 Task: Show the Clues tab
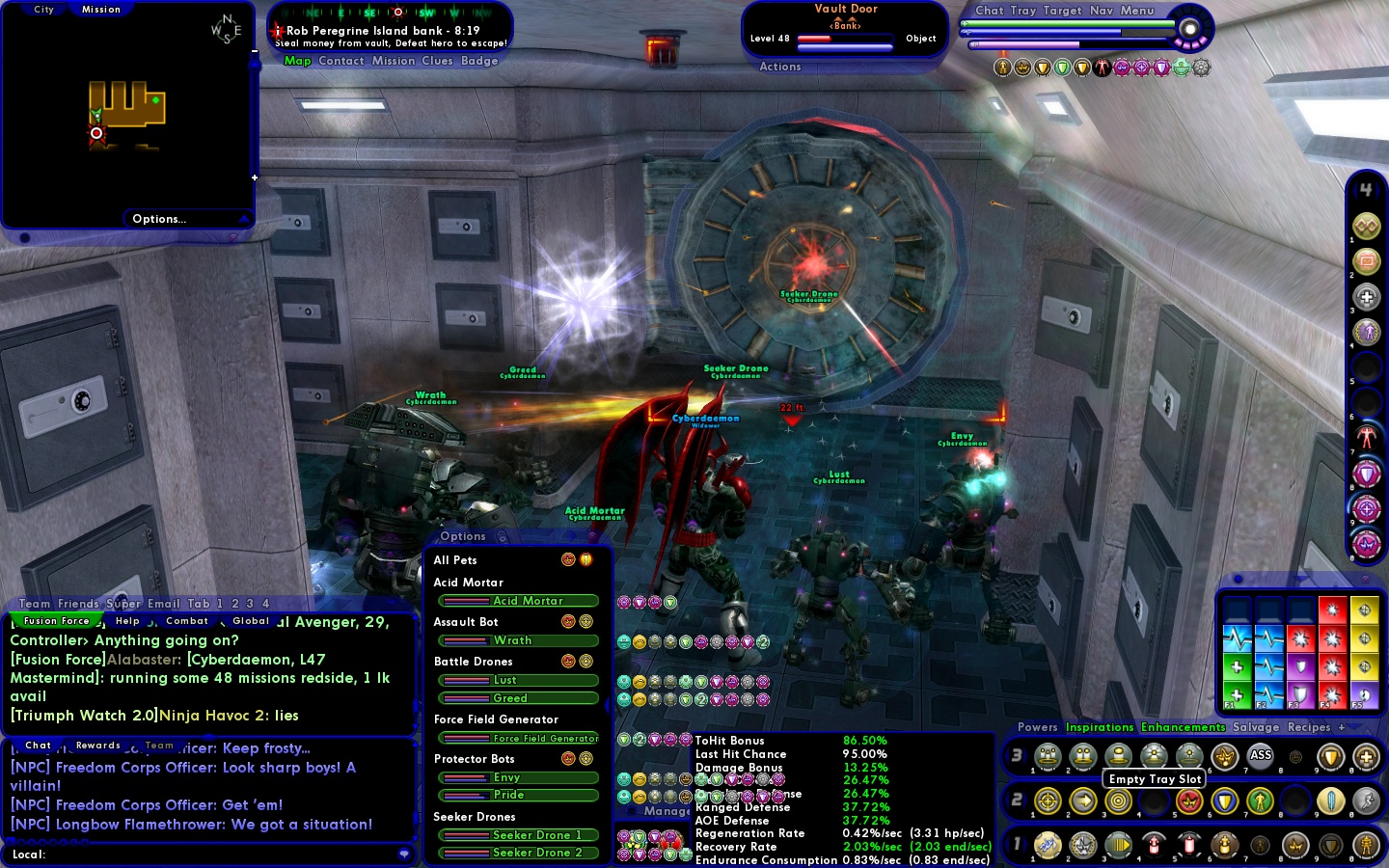point(437,61)
